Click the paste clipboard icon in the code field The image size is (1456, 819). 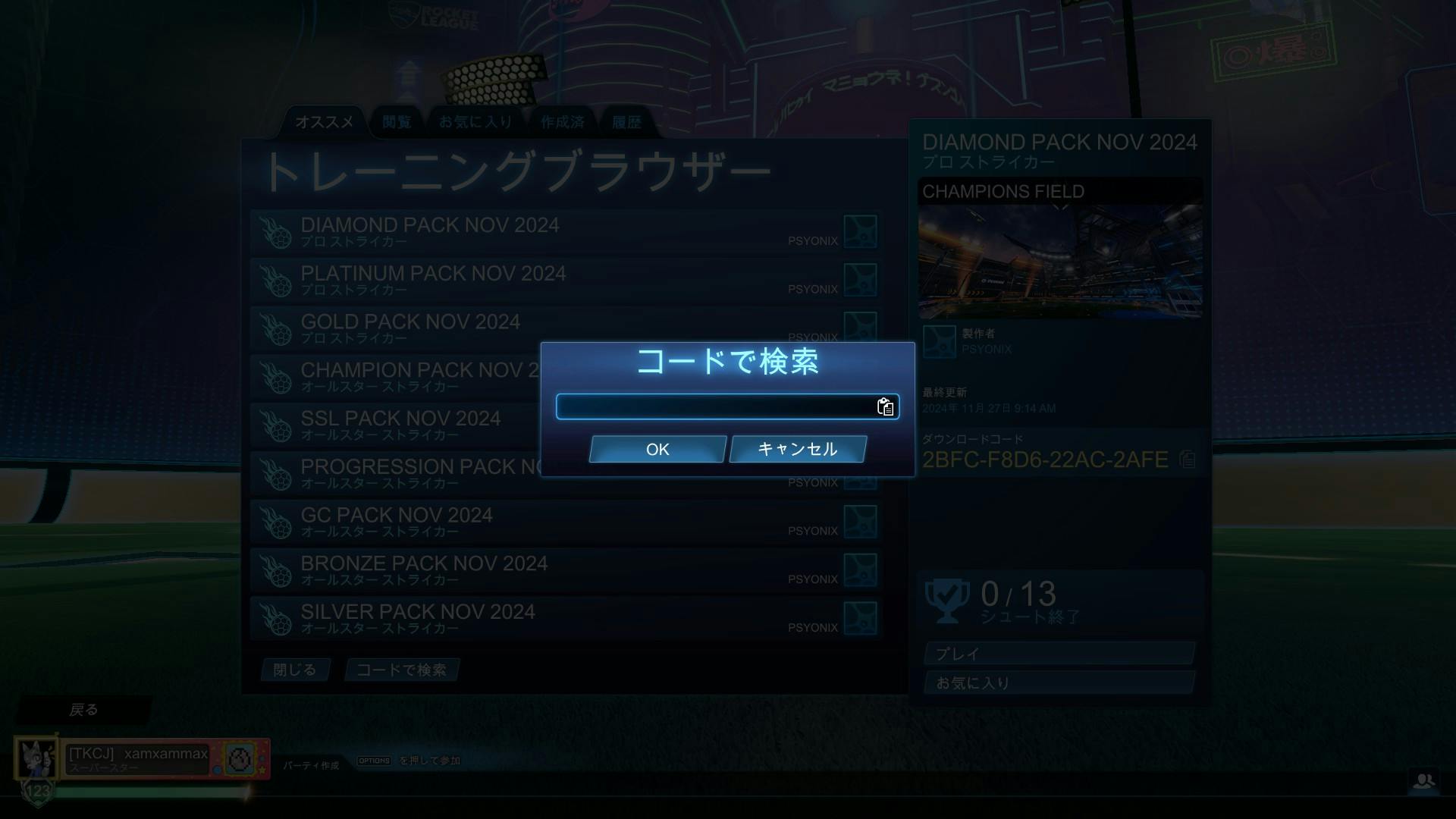(884, 407)
